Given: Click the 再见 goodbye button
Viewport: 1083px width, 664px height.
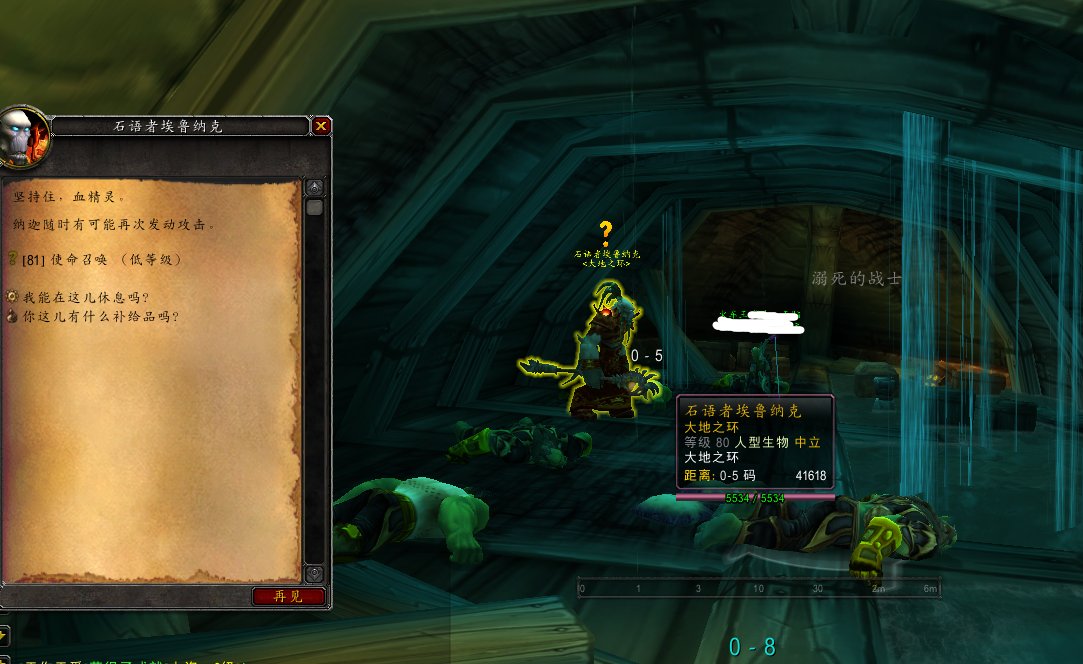Looking at the screenshot, I should 288,597.
